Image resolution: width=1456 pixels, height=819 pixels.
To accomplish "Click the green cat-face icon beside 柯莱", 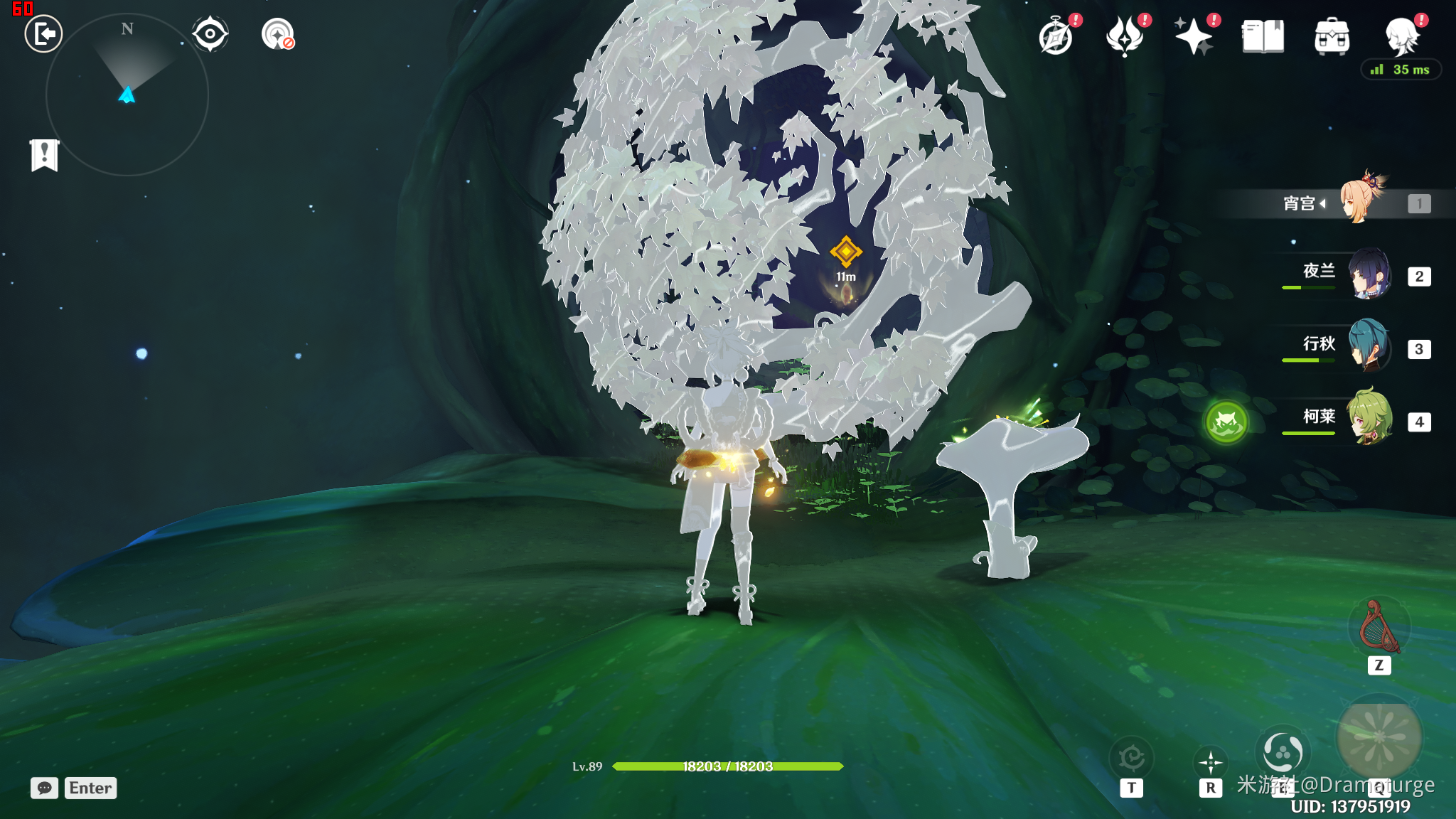I will click(x=1226, y=422).
